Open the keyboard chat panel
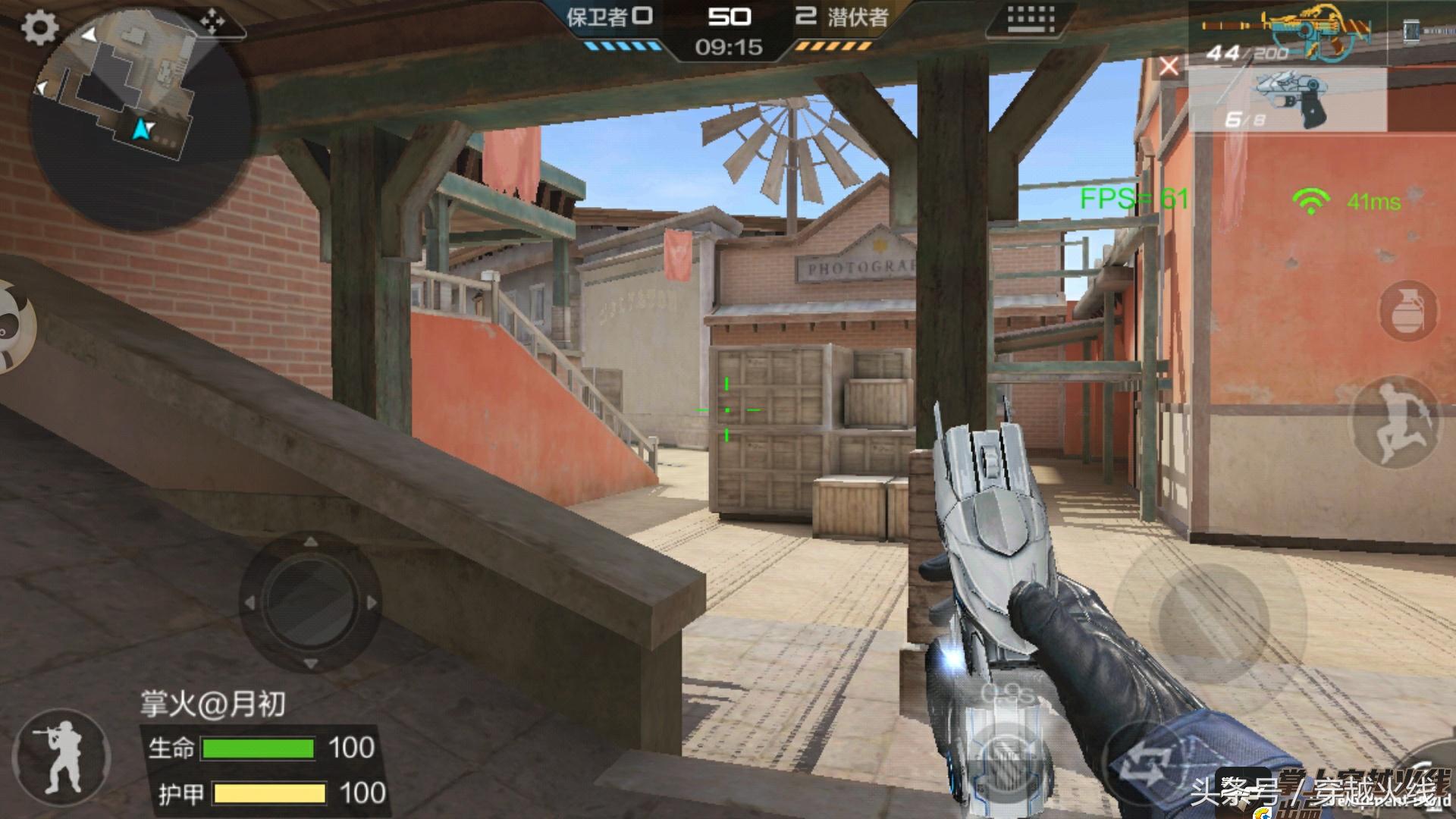This screenshot has height=819, width=1456. coord(1031,20)
